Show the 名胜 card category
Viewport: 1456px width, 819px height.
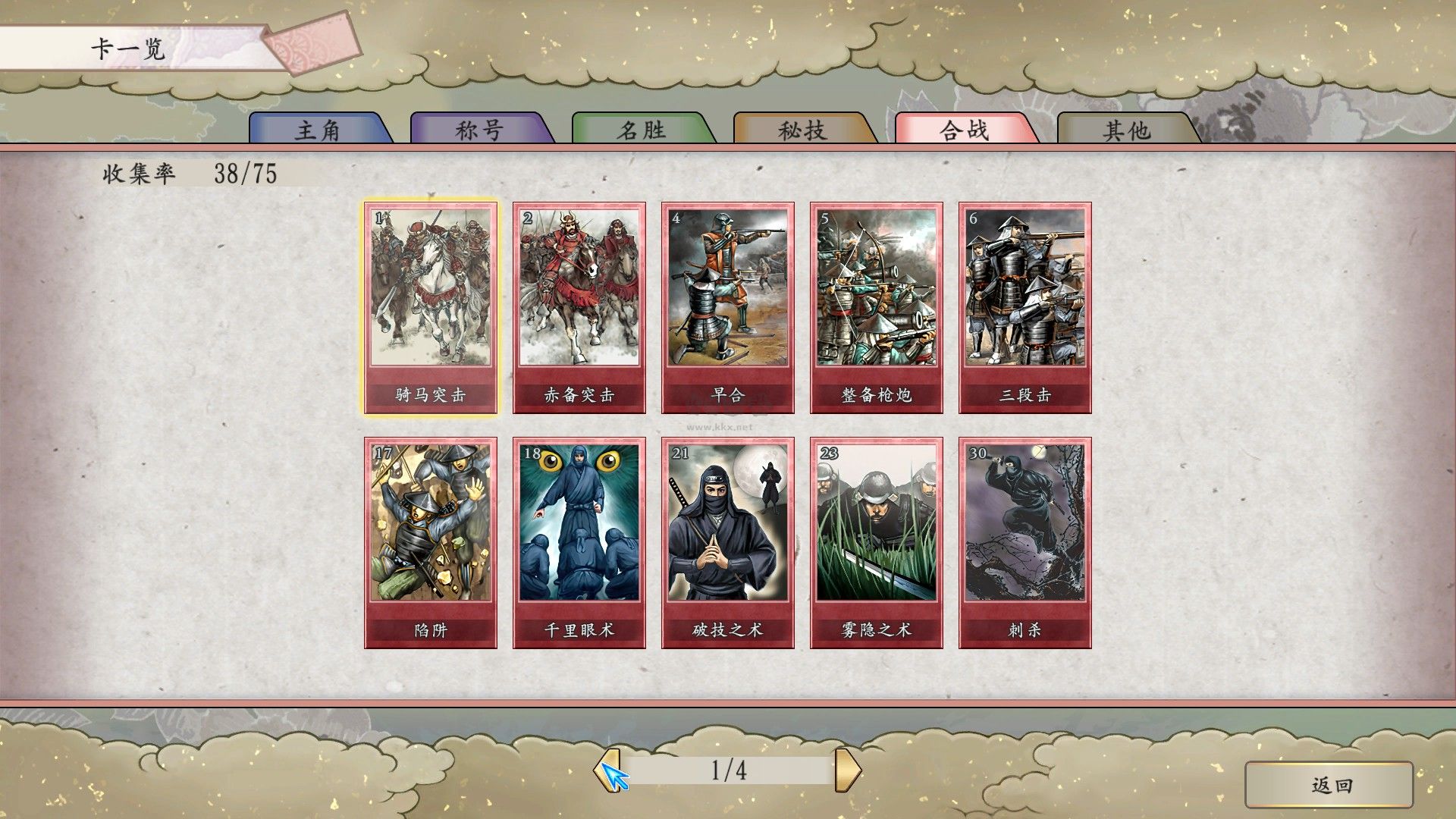(642, 130)
